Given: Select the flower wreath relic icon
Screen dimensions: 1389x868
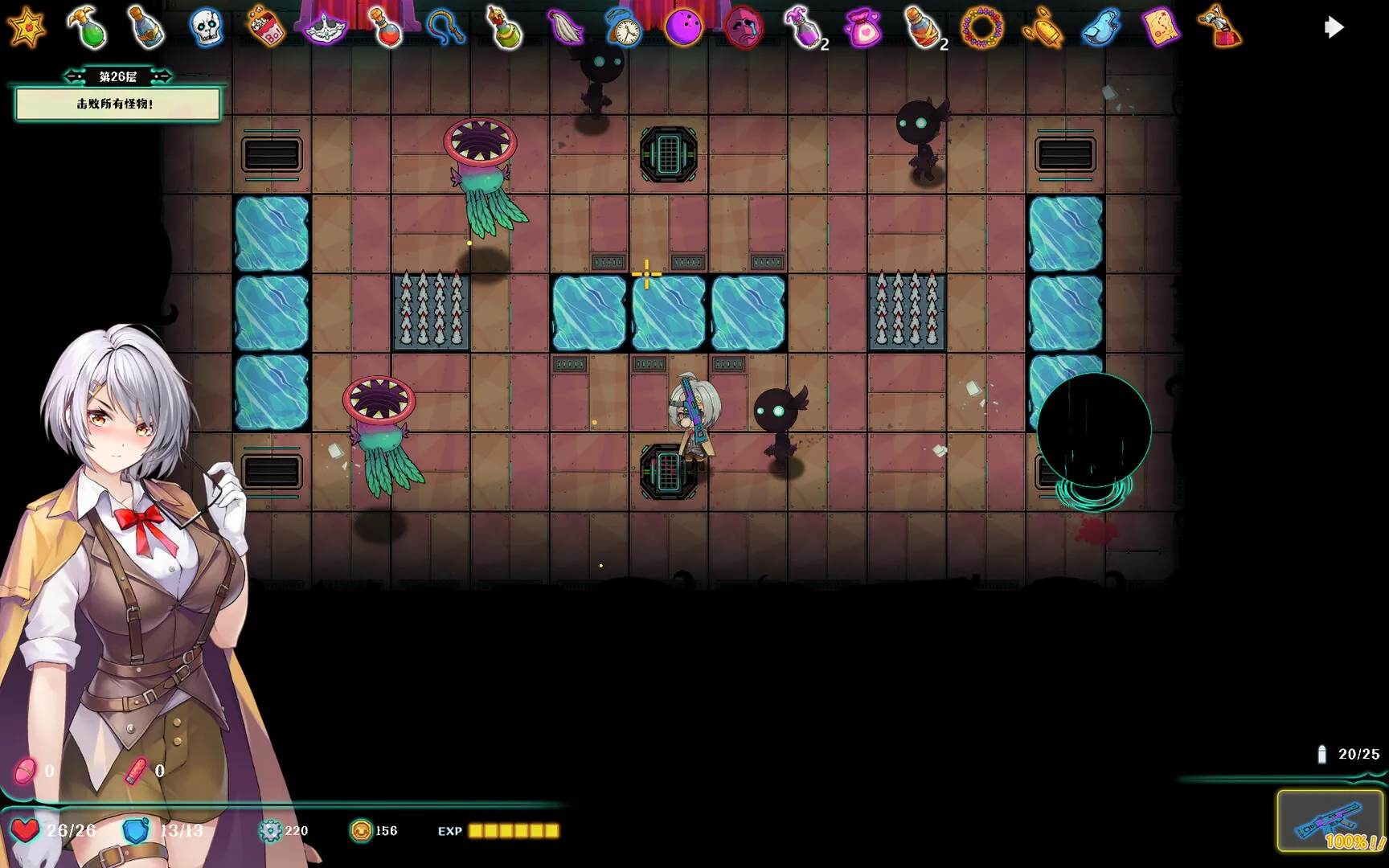Looking at the screenshot, I should coord(982,29).
